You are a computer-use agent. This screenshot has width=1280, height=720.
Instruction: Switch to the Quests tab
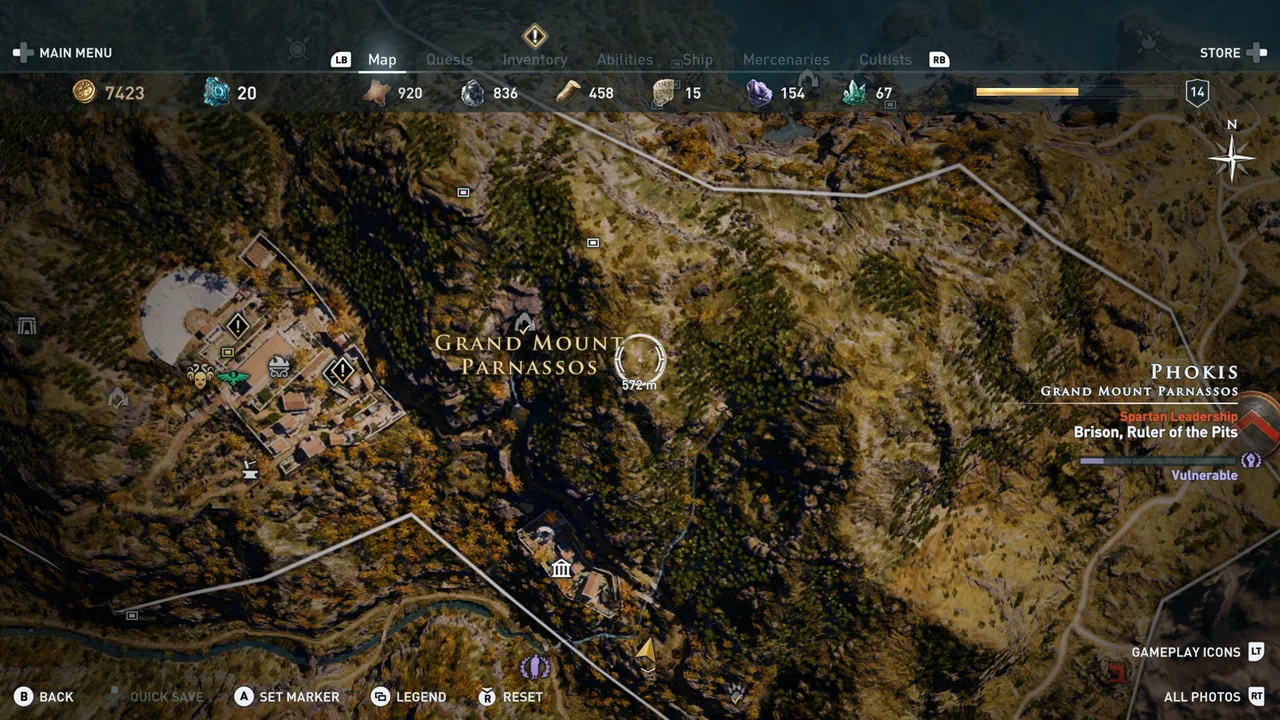(449, 59)
